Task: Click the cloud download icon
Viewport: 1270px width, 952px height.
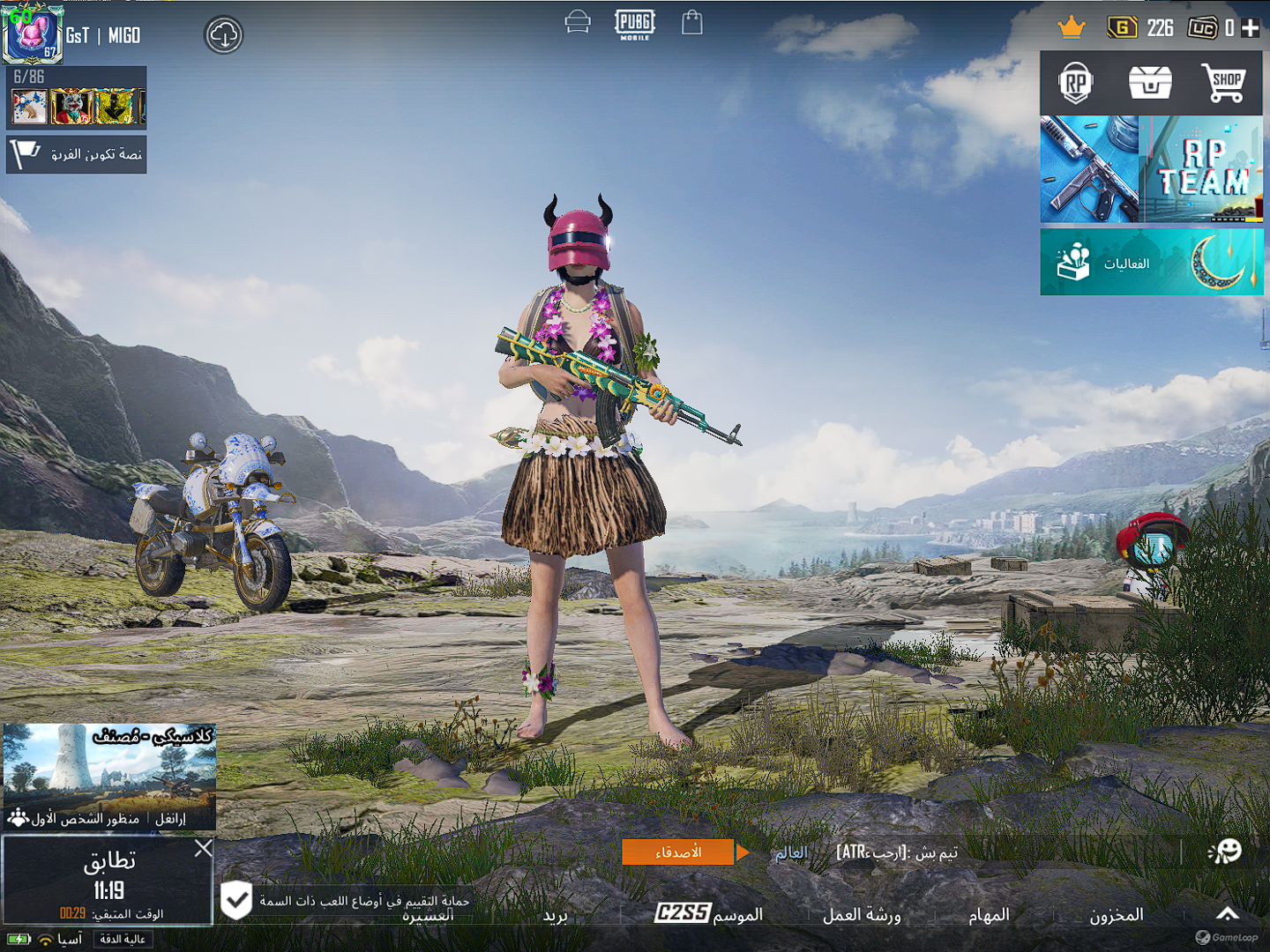Action: point(224,35)
